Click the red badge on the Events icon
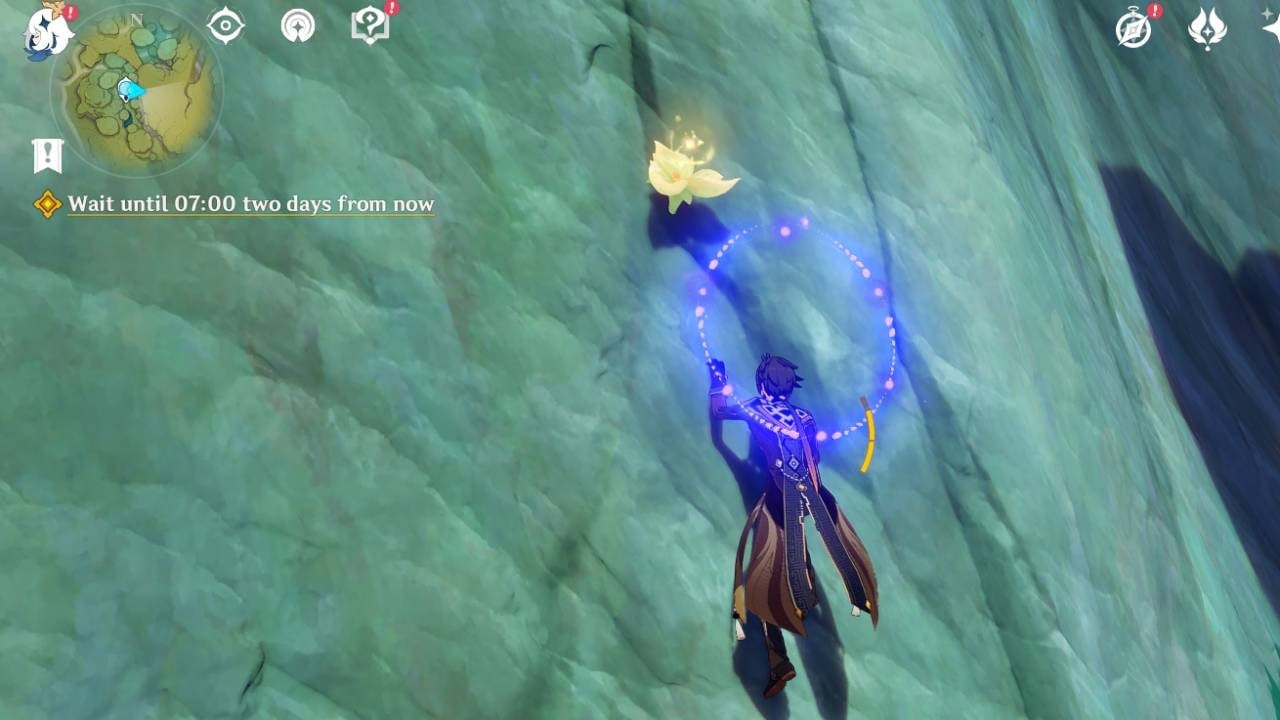The image size is (1280, 720). pyautogui.click(x=1153, y=11)
